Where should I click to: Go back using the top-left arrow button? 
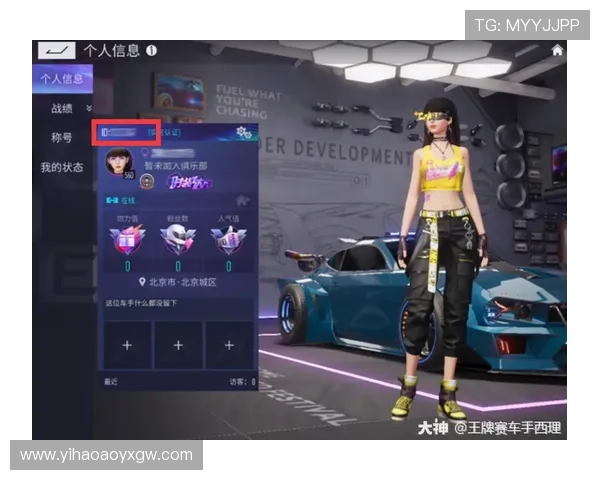56,50
